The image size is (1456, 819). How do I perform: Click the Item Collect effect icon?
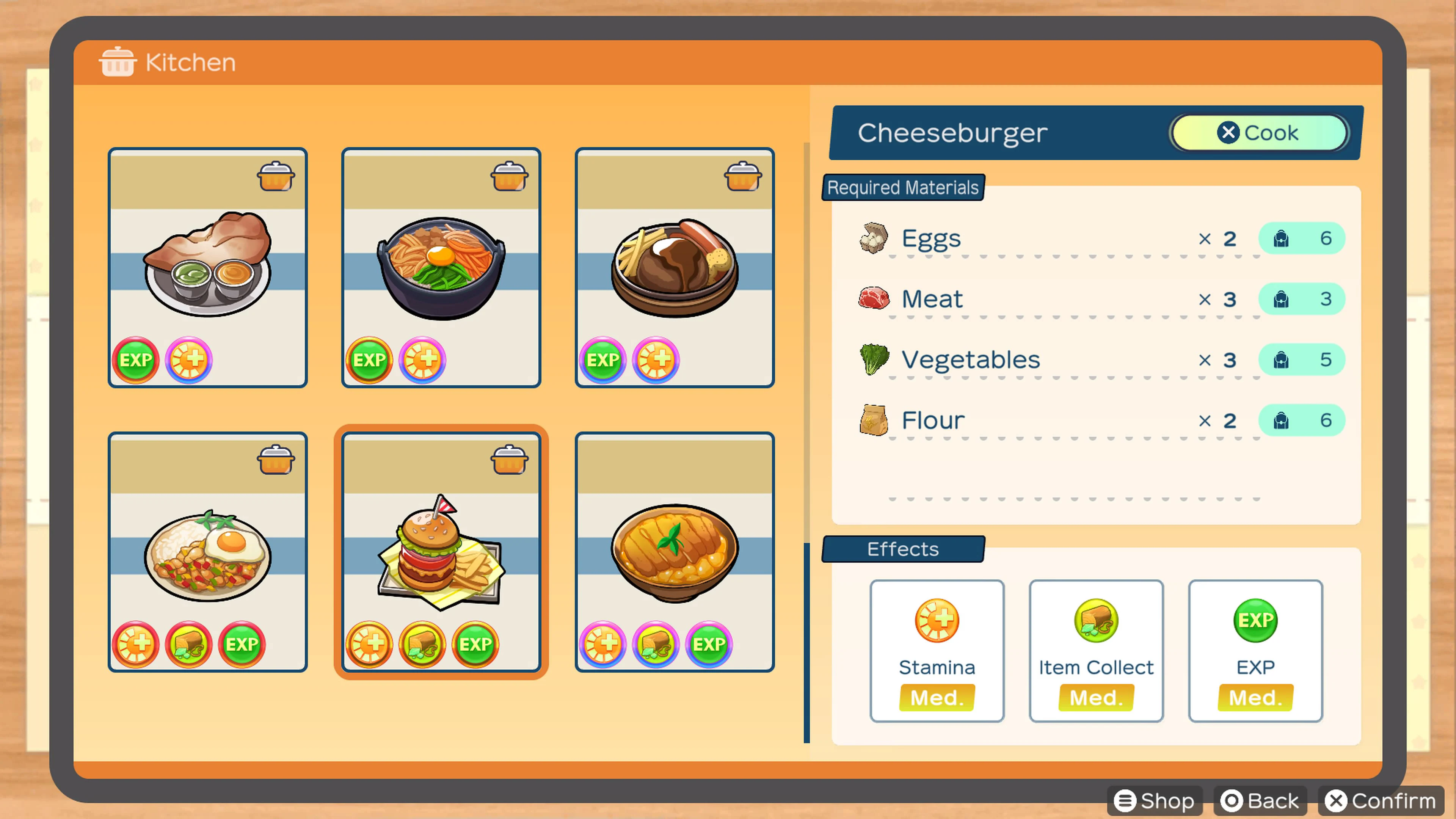click(x=1095, y=621)
